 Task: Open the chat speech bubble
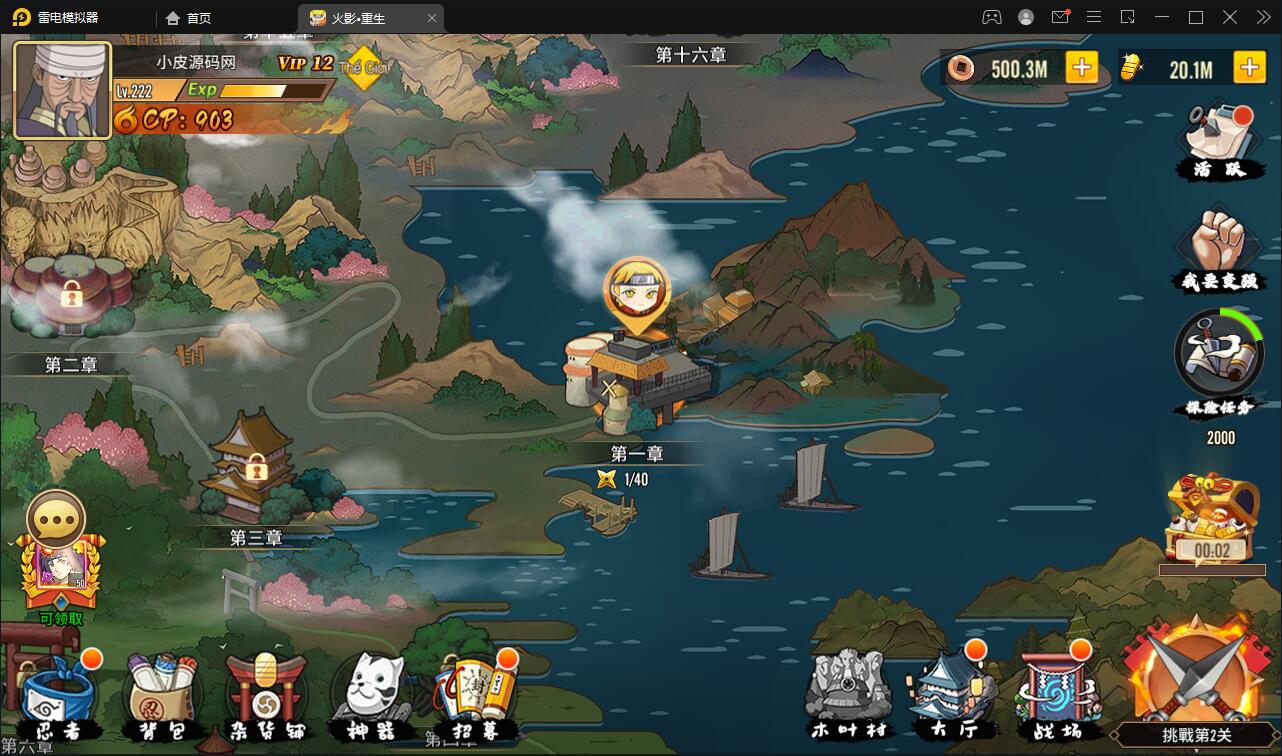[56, 518]
